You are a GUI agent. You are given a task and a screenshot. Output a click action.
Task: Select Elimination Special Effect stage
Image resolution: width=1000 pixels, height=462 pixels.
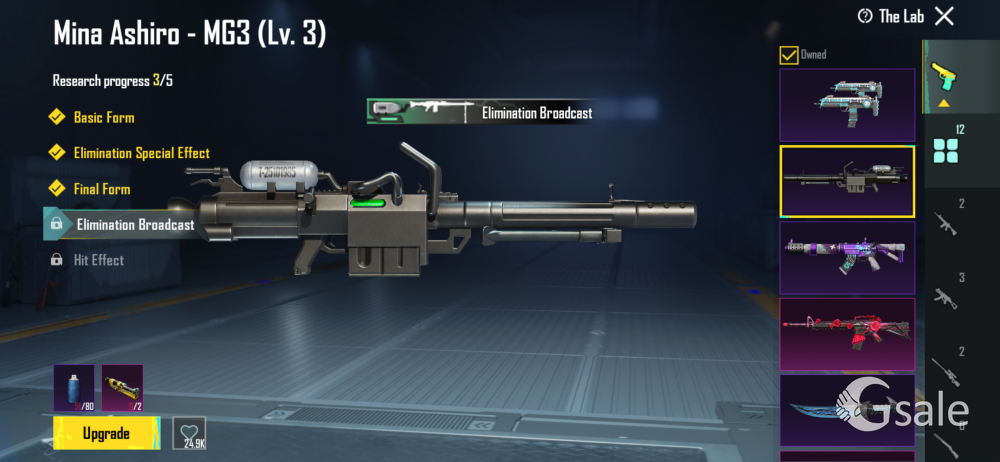[141, 153]
